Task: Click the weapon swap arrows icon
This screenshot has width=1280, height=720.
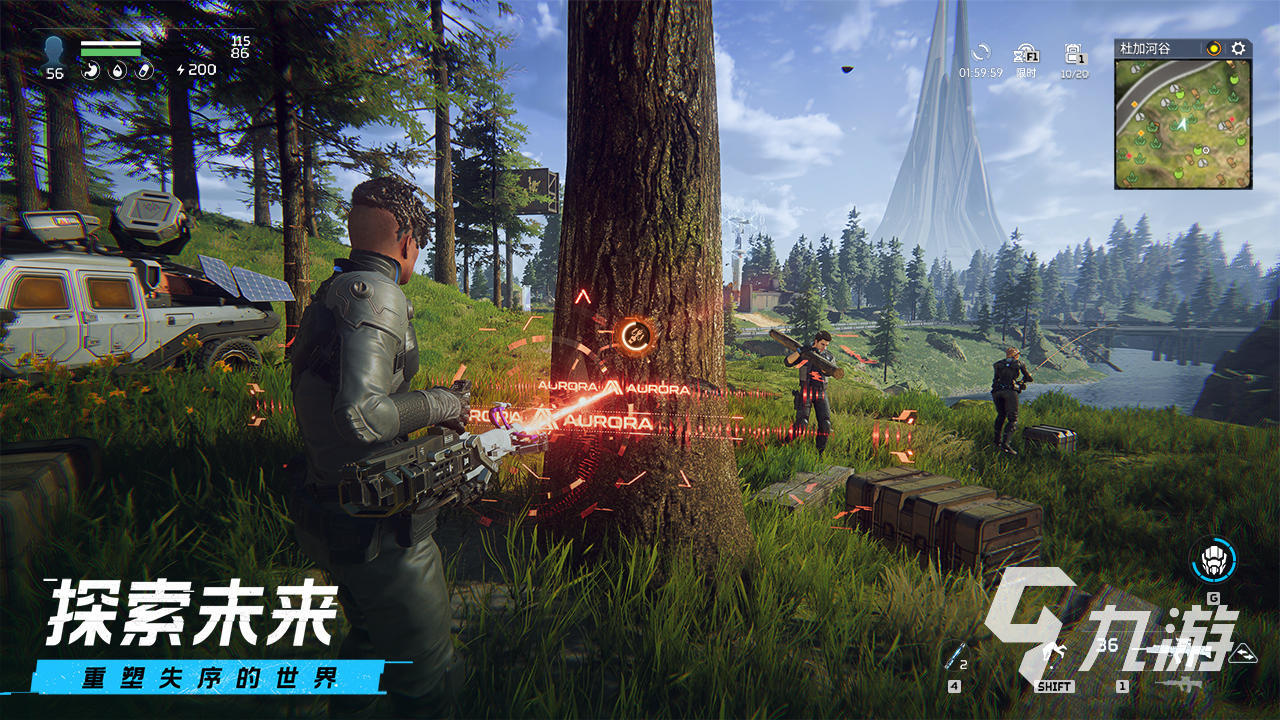Action: tap(1243, 655)
